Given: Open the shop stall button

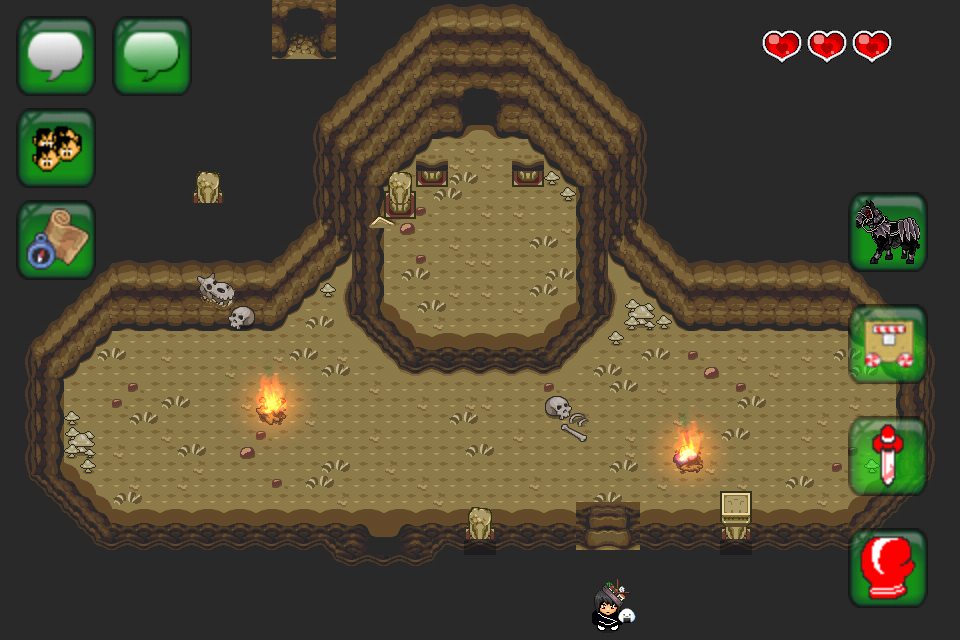Looking at the screenshot, I should 888,344.
